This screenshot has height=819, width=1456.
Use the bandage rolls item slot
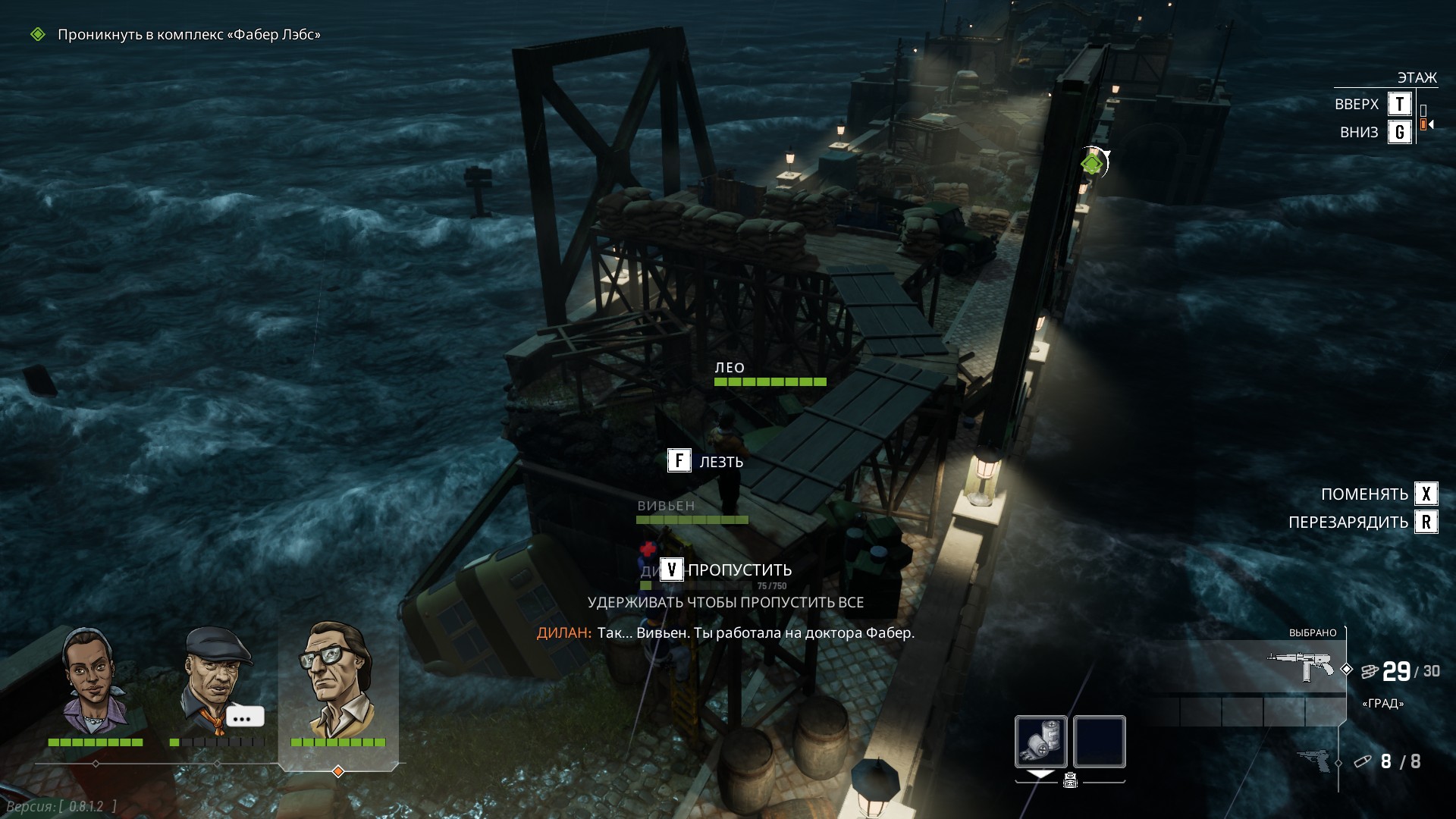click(1040, 741)
